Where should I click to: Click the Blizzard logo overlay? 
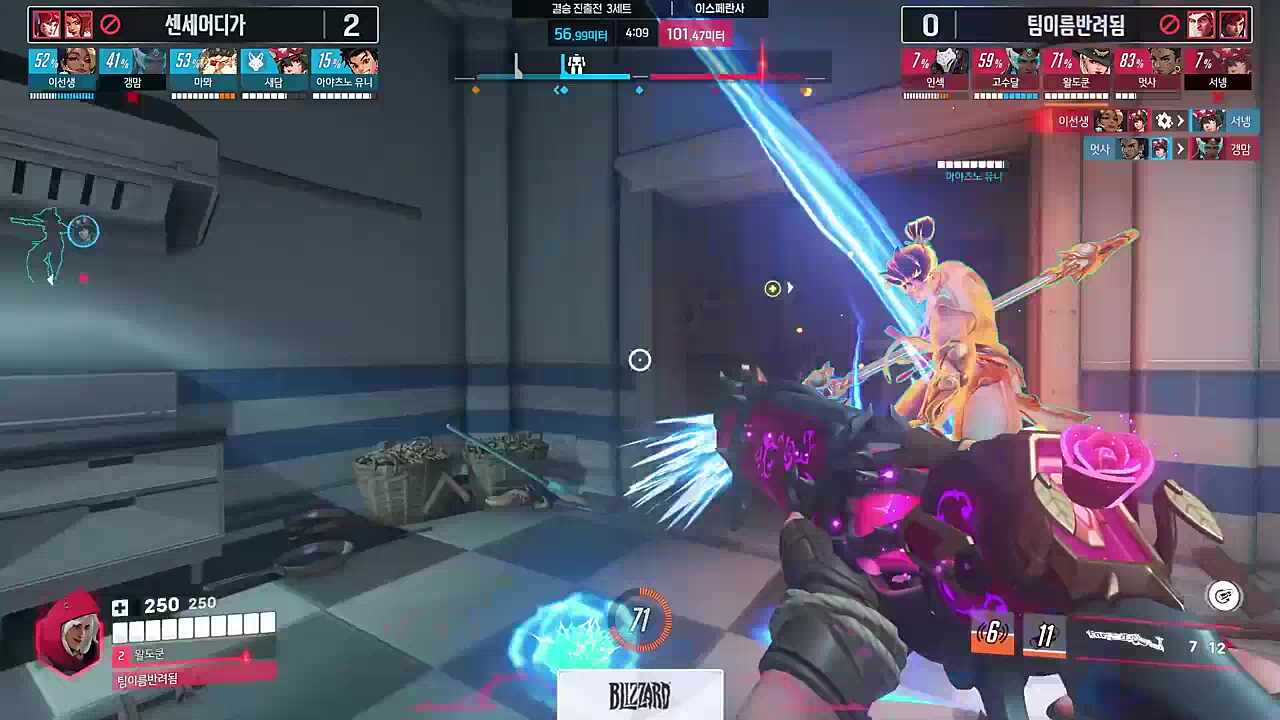(x=640, y=695)
